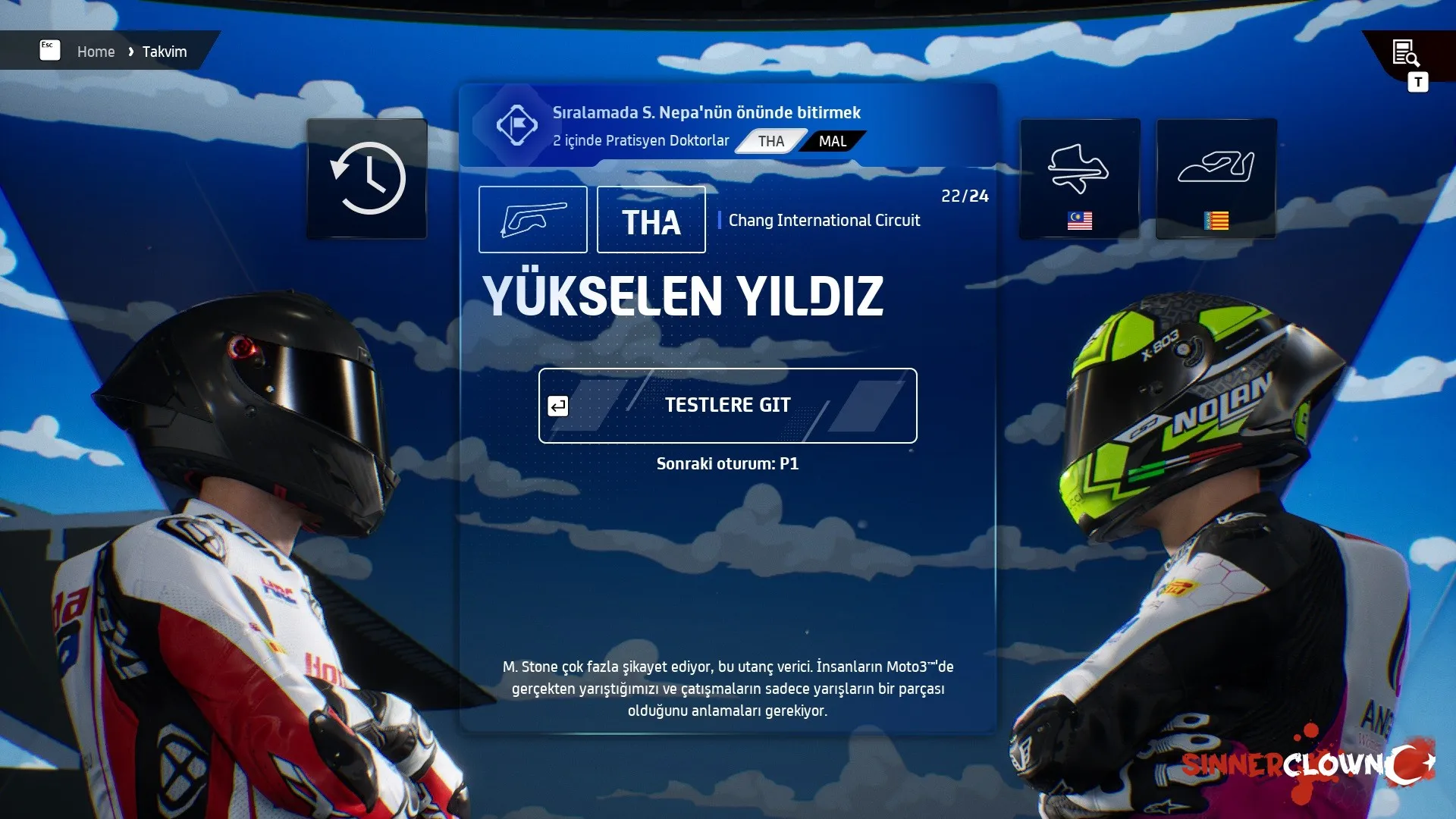Open the previous race history tile
Viewport: 1456px width, 819px height.
[x=367, y=179]
